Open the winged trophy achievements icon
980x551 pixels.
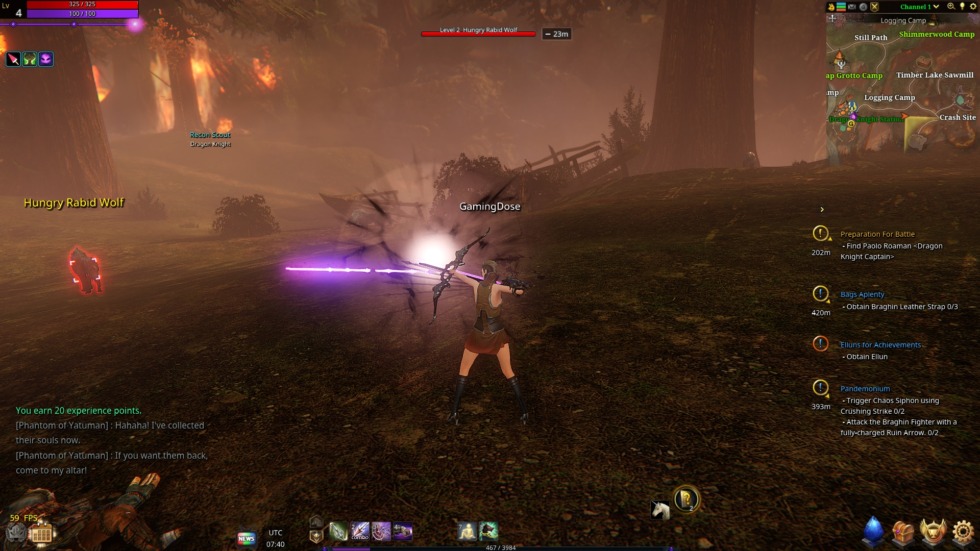point(934,531)
